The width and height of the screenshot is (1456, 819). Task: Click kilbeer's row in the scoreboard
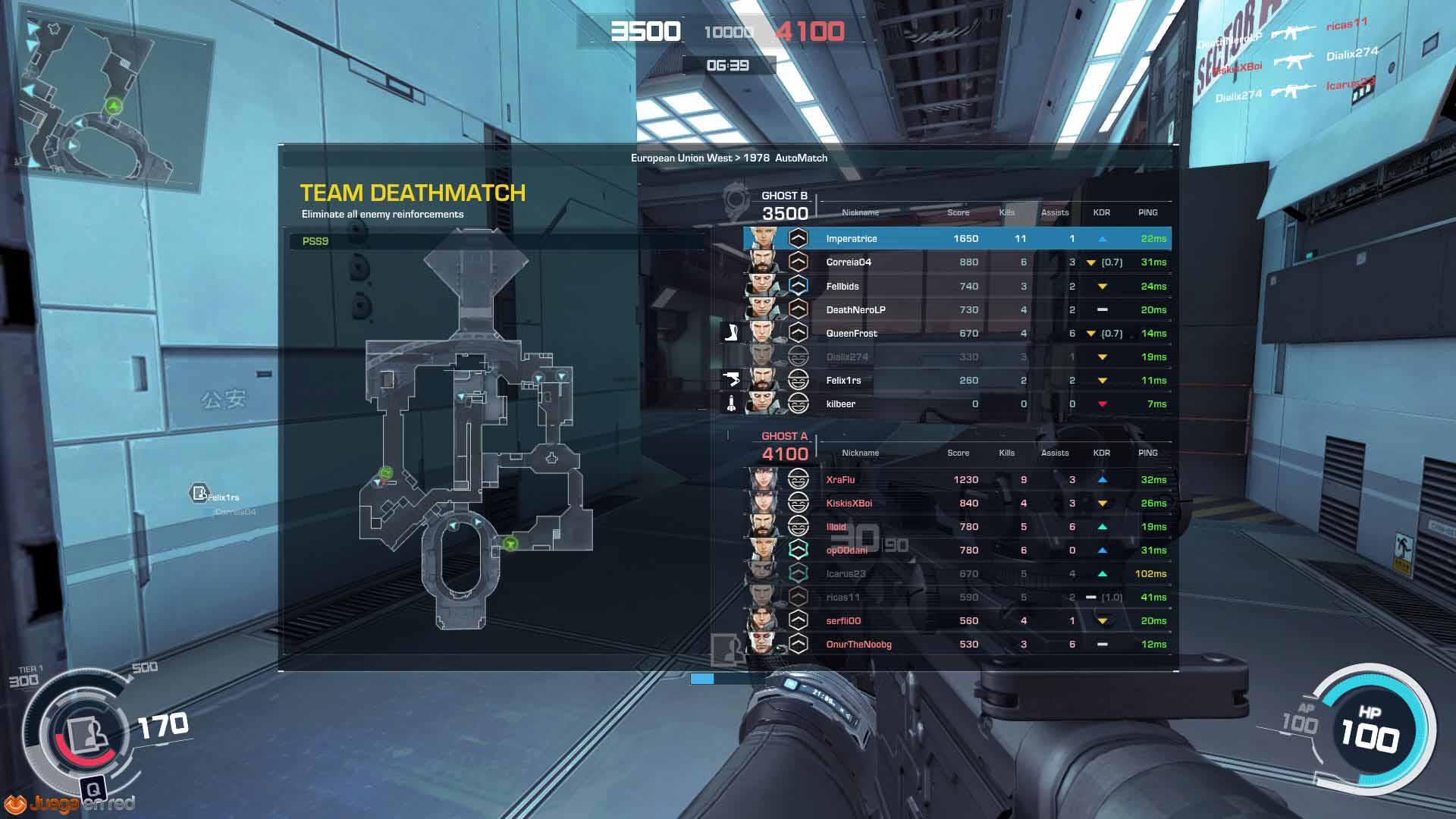[x=957, y=404]
